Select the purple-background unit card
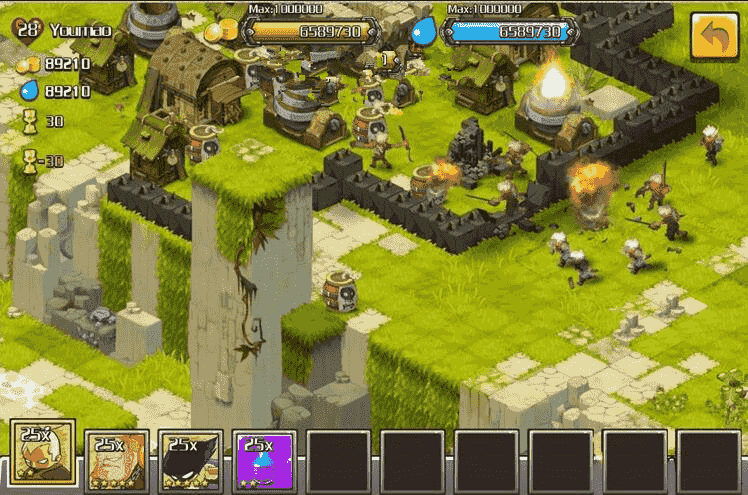 pyautogui.click(x=266, y=460)
